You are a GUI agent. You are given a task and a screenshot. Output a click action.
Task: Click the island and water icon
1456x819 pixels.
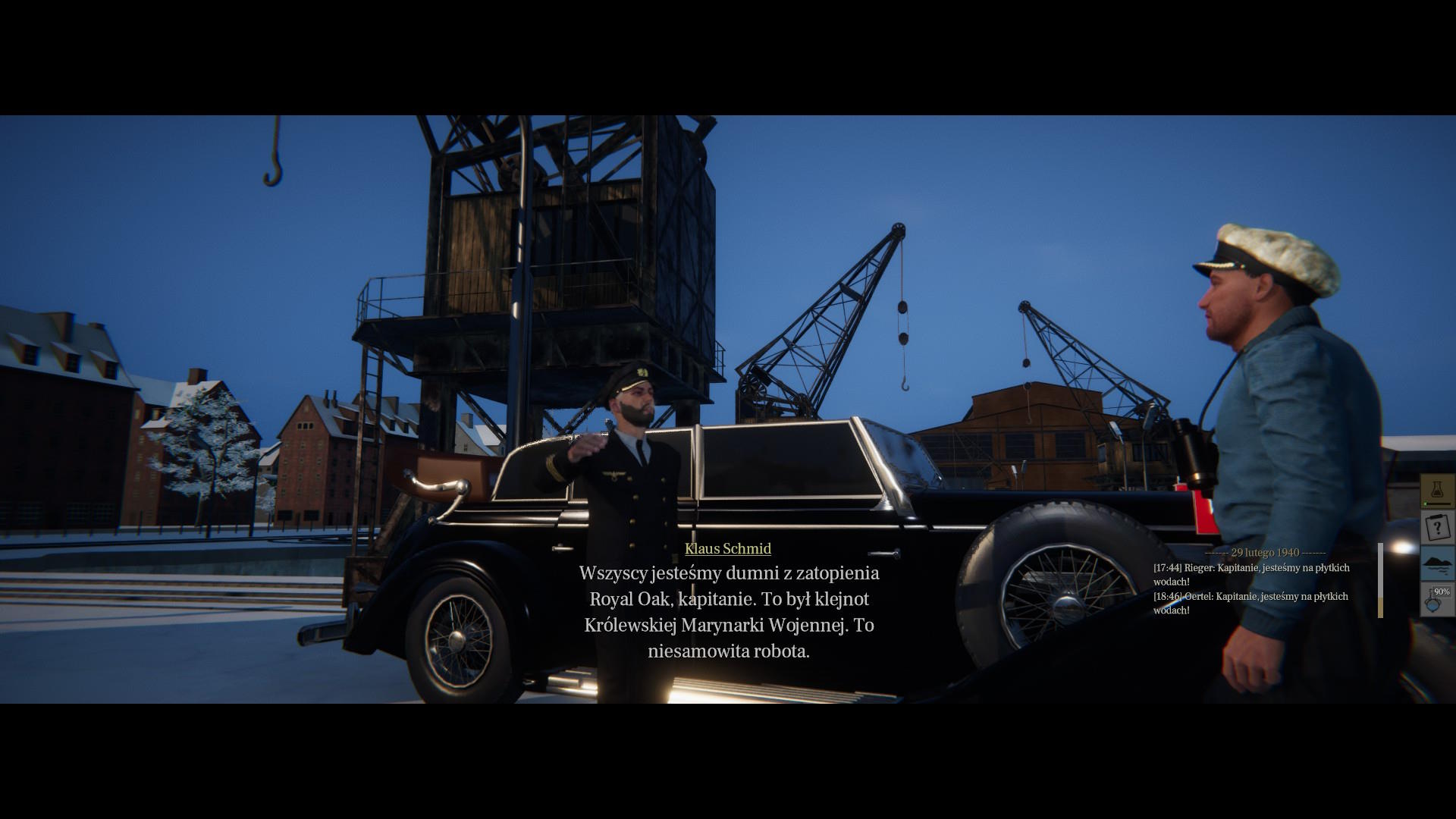(x=1437, y=563)
